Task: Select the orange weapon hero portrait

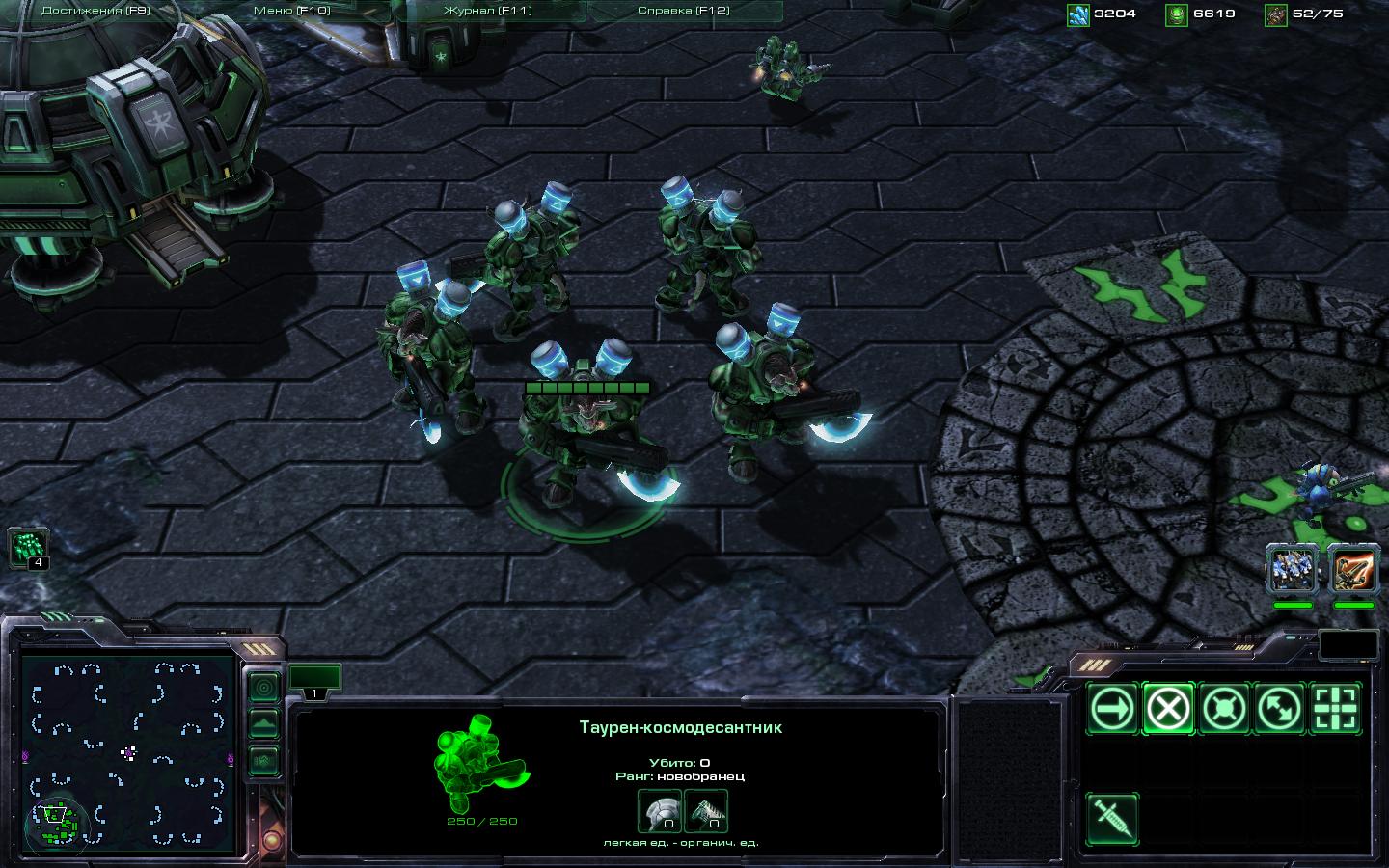Action: point(1352,568)
